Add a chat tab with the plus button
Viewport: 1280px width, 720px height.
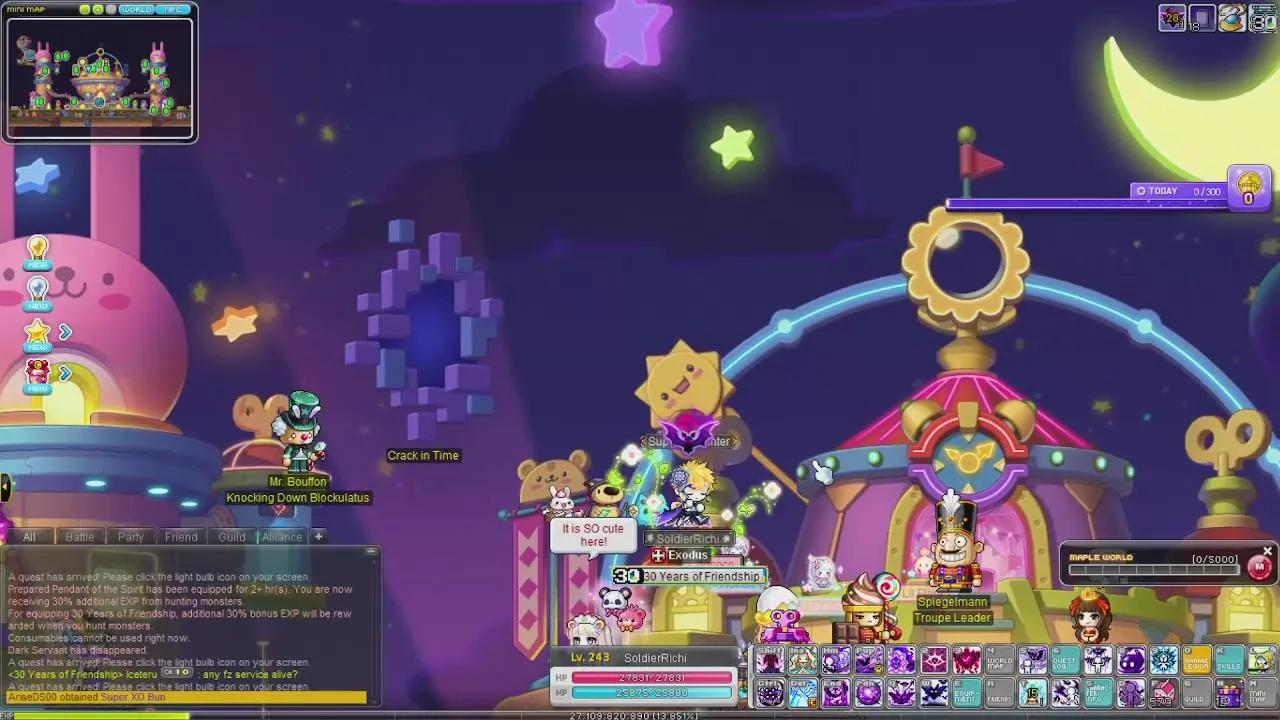pyautogui.click(x=318, y=537)
